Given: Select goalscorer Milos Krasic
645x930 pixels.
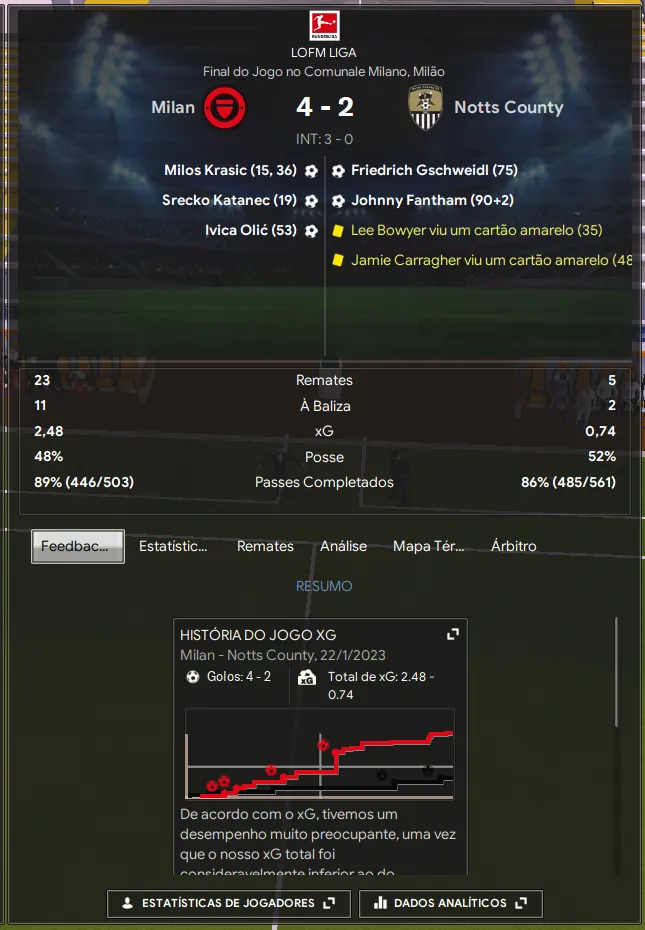Looking at the screenshot, I should (230, 171).
